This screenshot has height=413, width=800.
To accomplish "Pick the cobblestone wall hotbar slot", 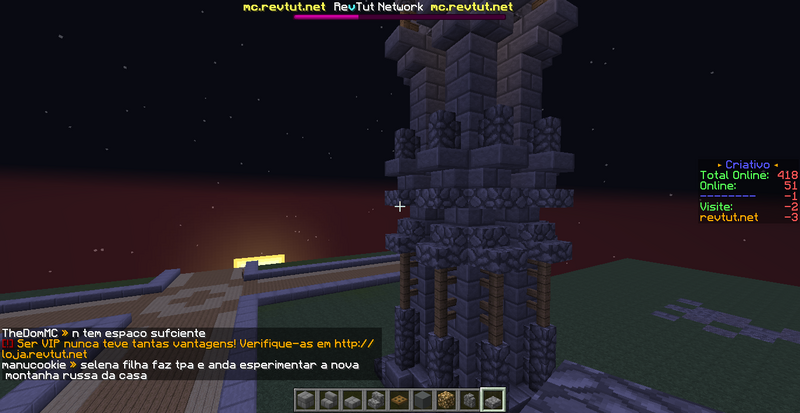I will pos(468,400).
